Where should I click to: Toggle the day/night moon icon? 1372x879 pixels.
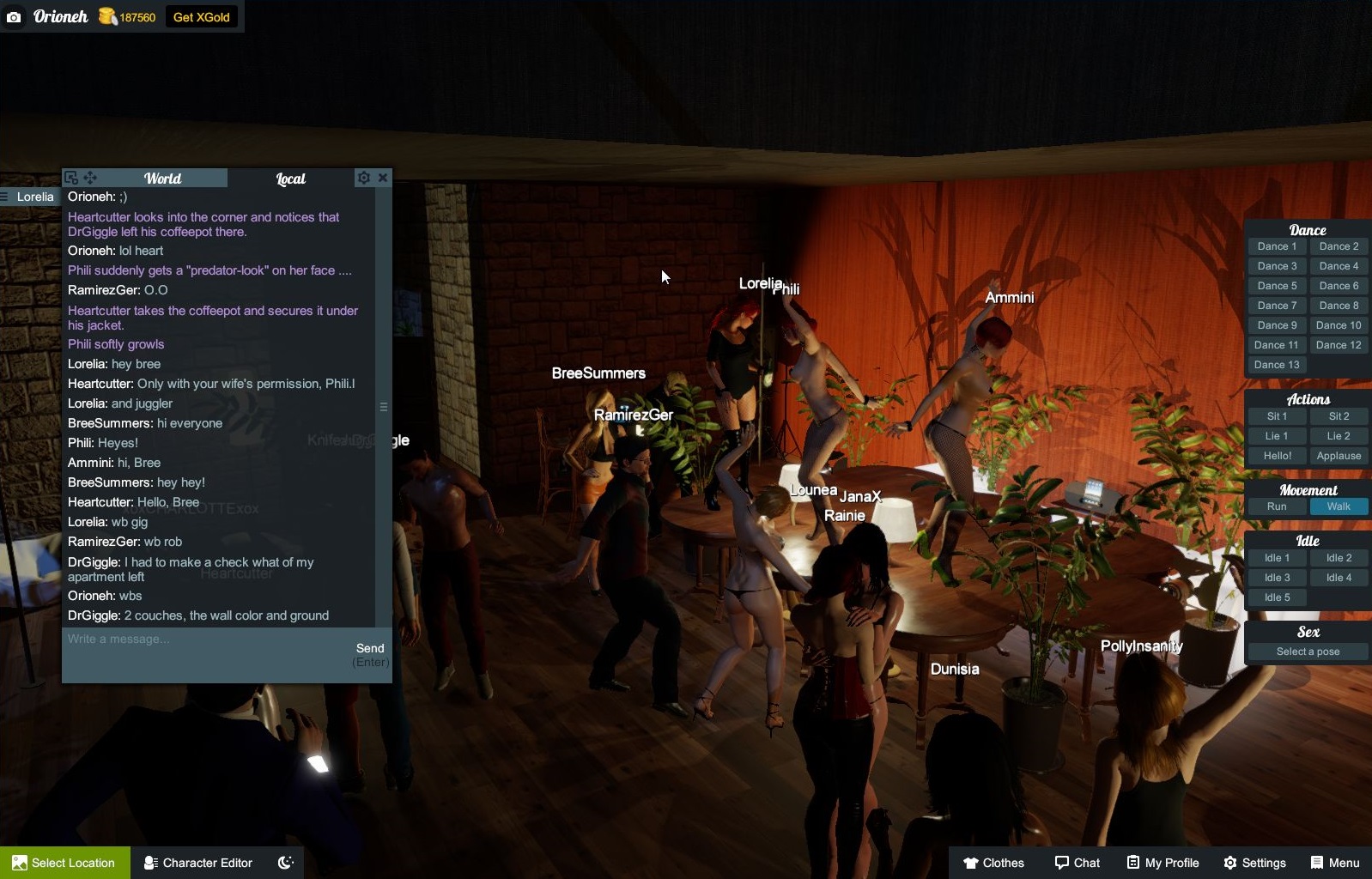click(286, 863)
